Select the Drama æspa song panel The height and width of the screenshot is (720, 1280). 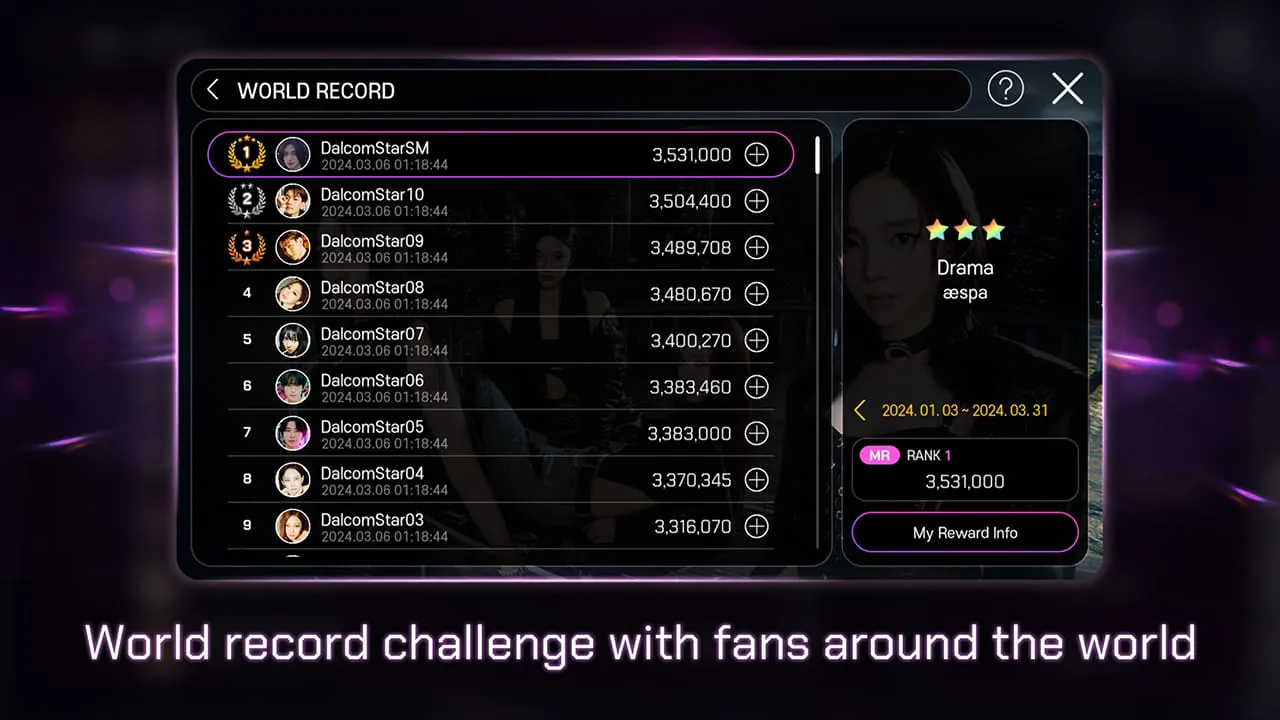pyautogui.click(x=964, y=280)
